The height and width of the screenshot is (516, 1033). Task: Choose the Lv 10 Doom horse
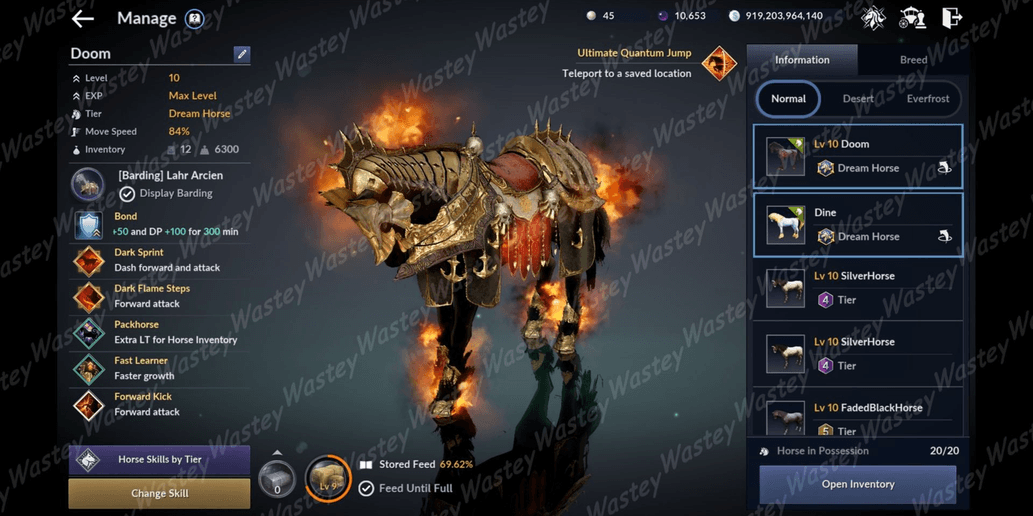pos(858,156)
